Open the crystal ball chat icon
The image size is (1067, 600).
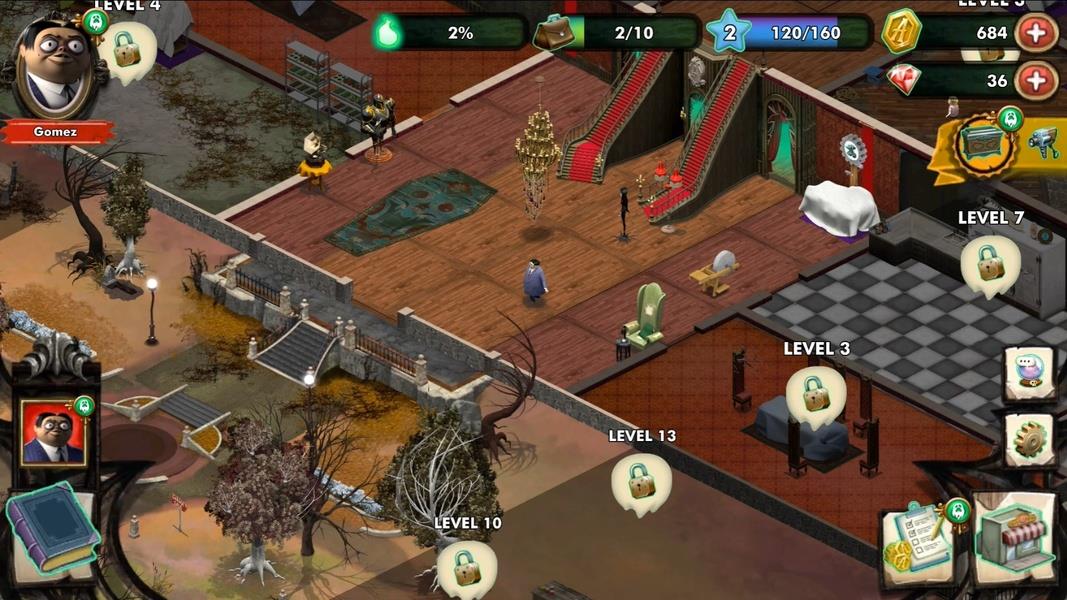pyautogui.click(x=1029, y=373)
